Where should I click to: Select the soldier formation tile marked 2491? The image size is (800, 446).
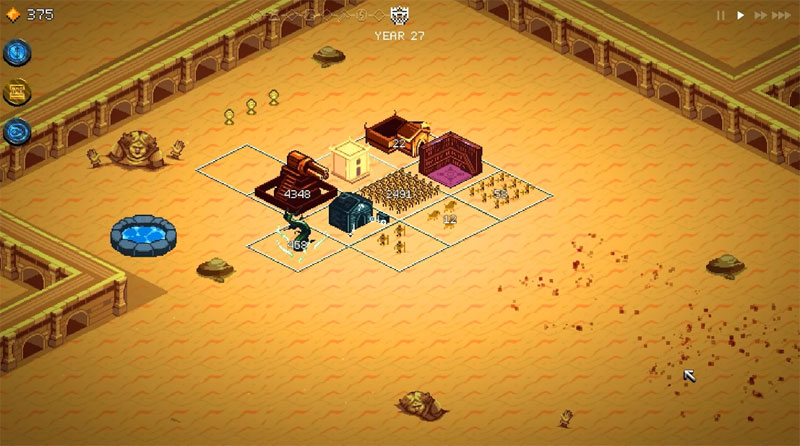(398, 192)
